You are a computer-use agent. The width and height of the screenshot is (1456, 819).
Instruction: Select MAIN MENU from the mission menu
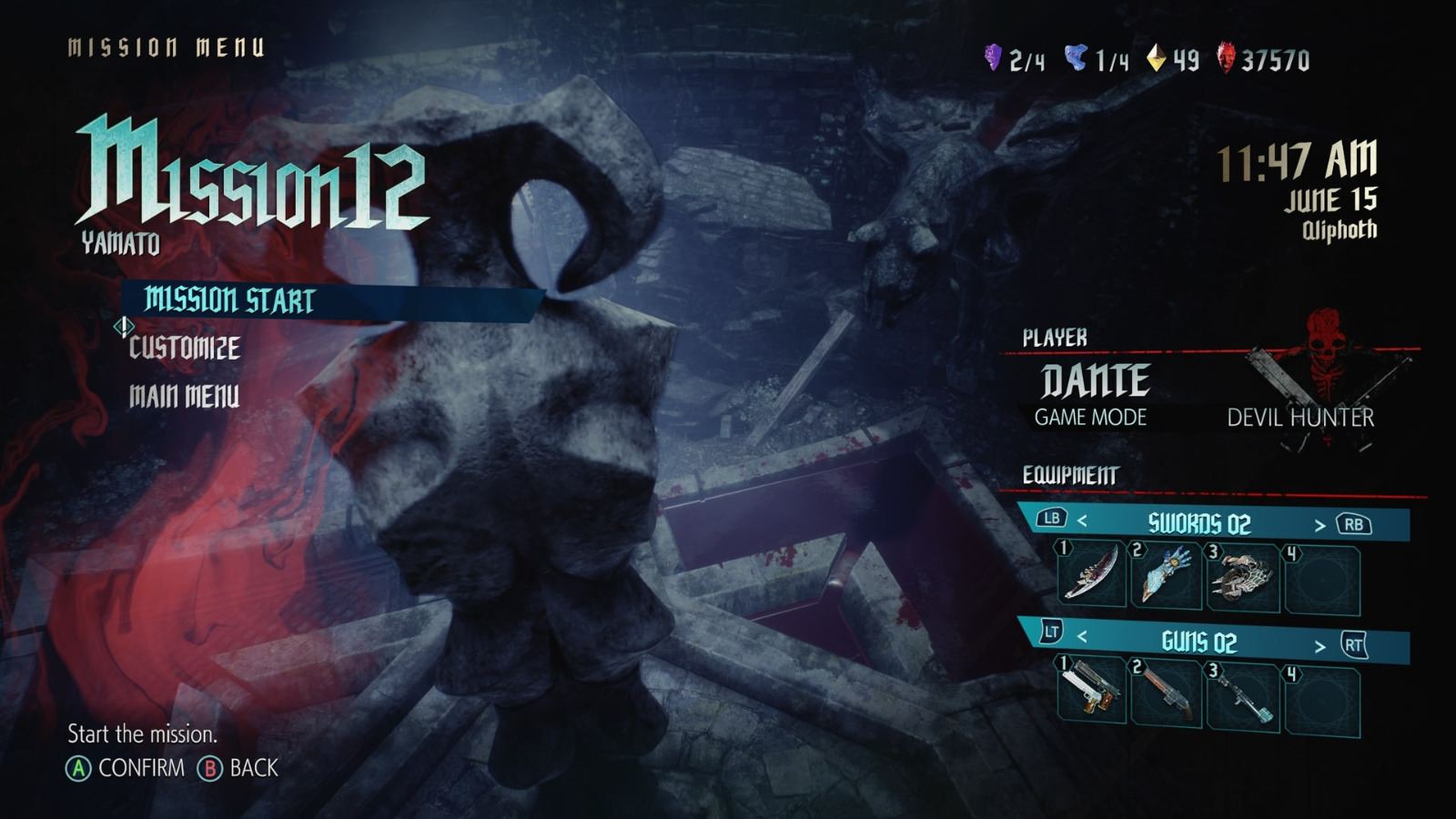[x=184, y=396]
